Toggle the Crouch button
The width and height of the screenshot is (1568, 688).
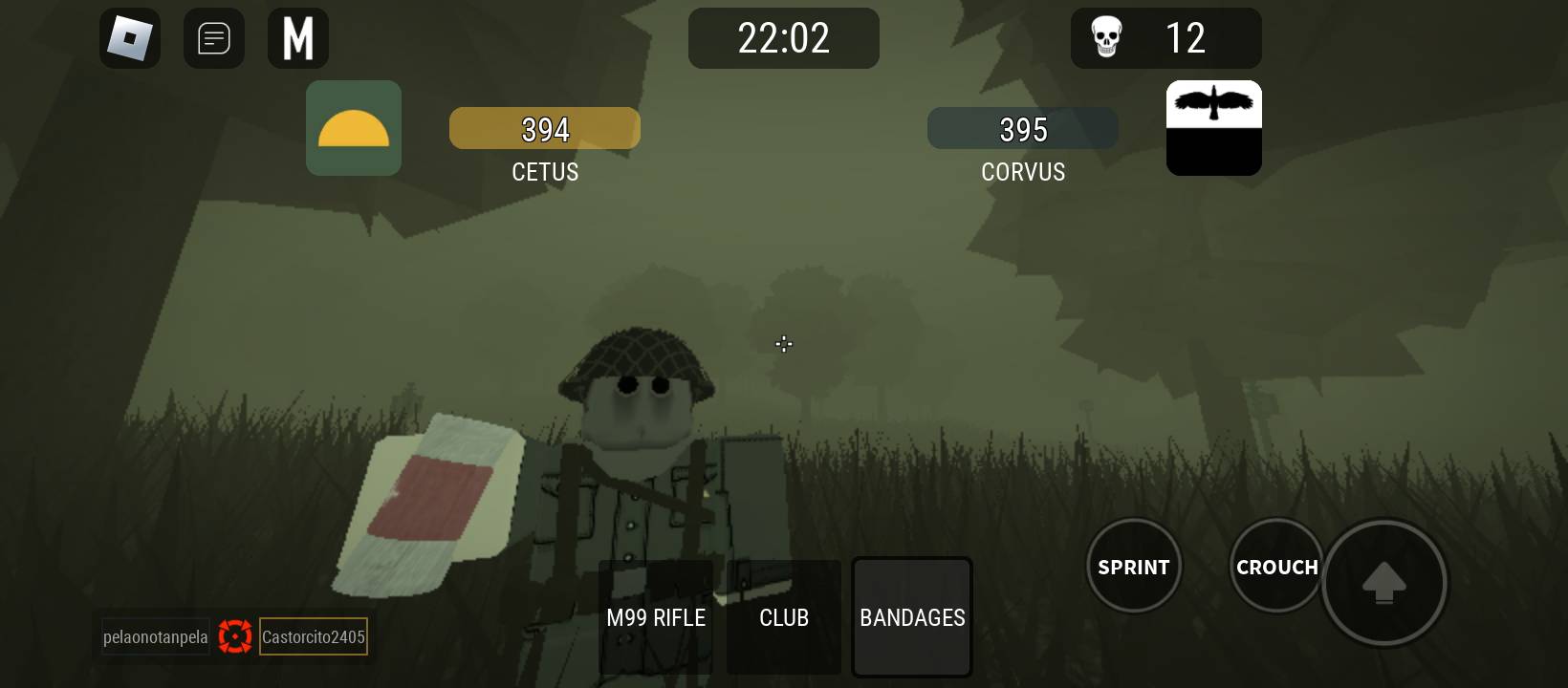(x=1276, y=567)
